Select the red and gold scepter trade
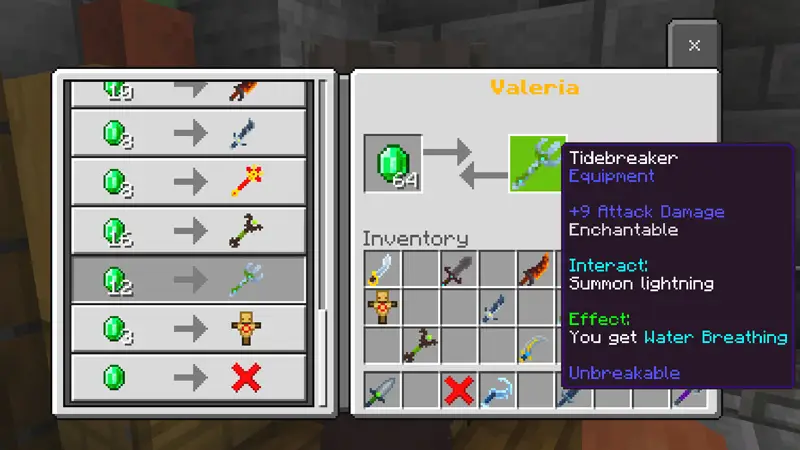 click(188, 182)
